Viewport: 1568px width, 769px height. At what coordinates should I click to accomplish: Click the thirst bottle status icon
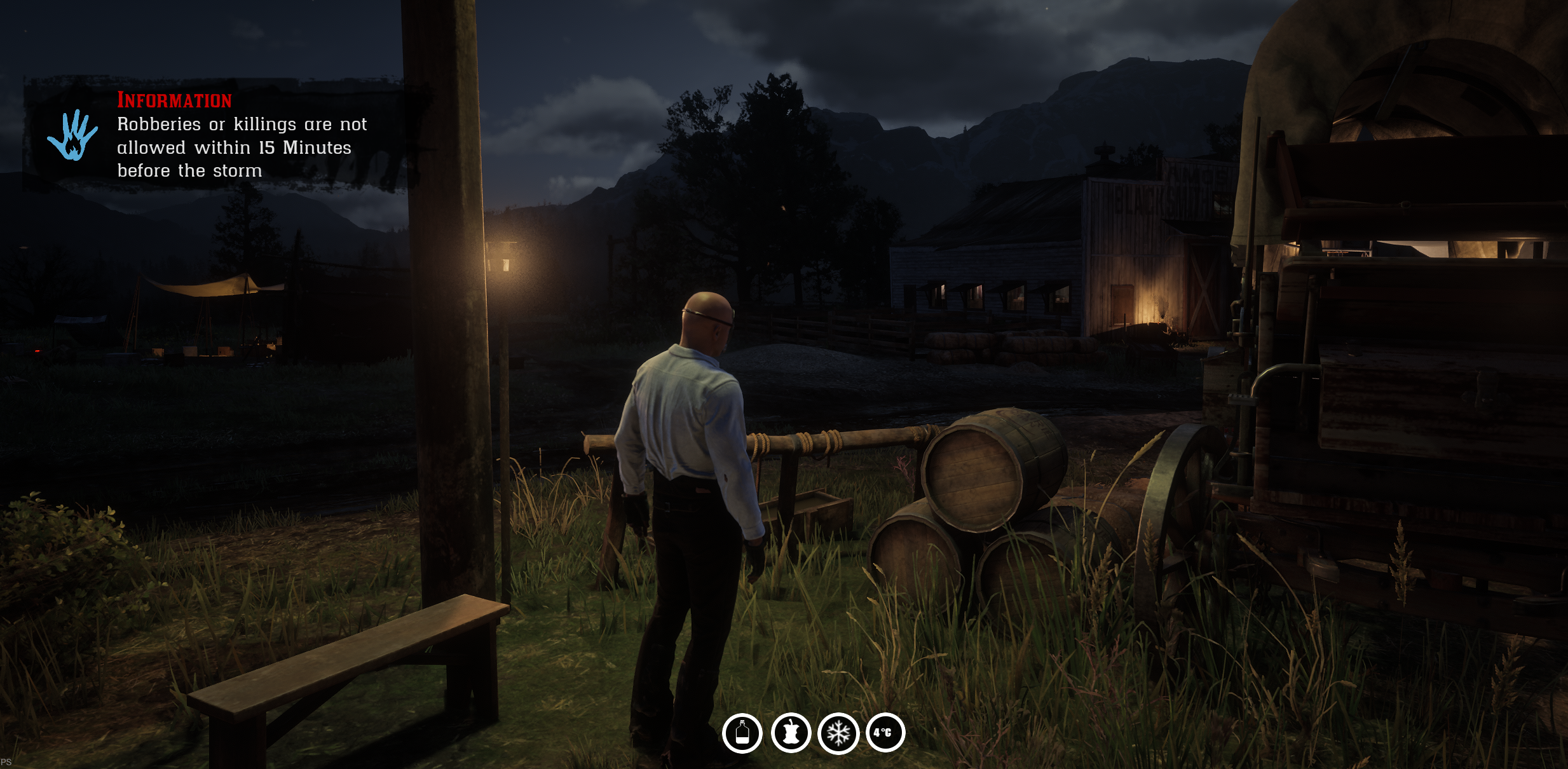[x=742, y=733]
